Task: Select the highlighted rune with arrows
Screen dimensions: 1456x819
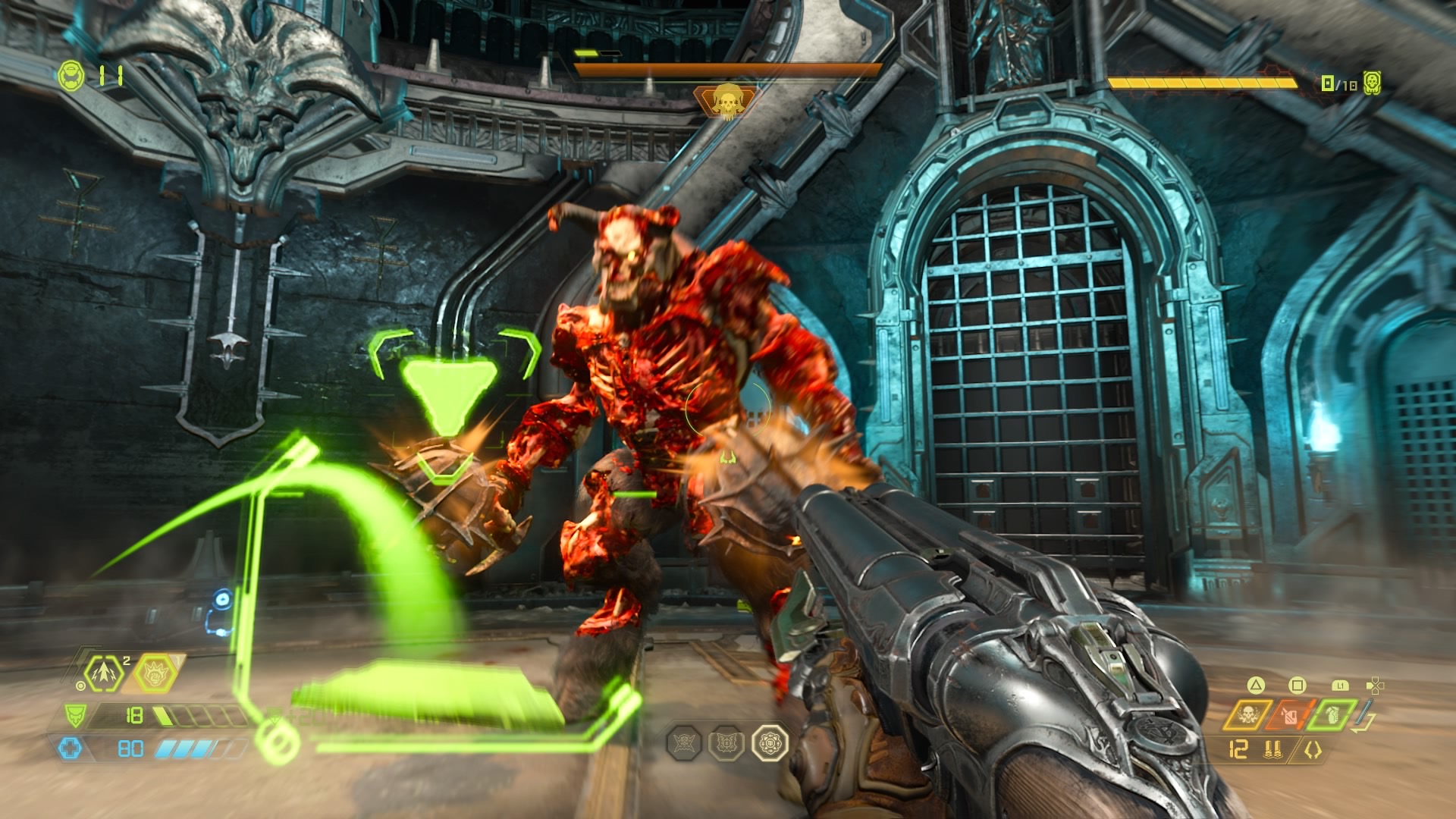Action: [770, 742]
